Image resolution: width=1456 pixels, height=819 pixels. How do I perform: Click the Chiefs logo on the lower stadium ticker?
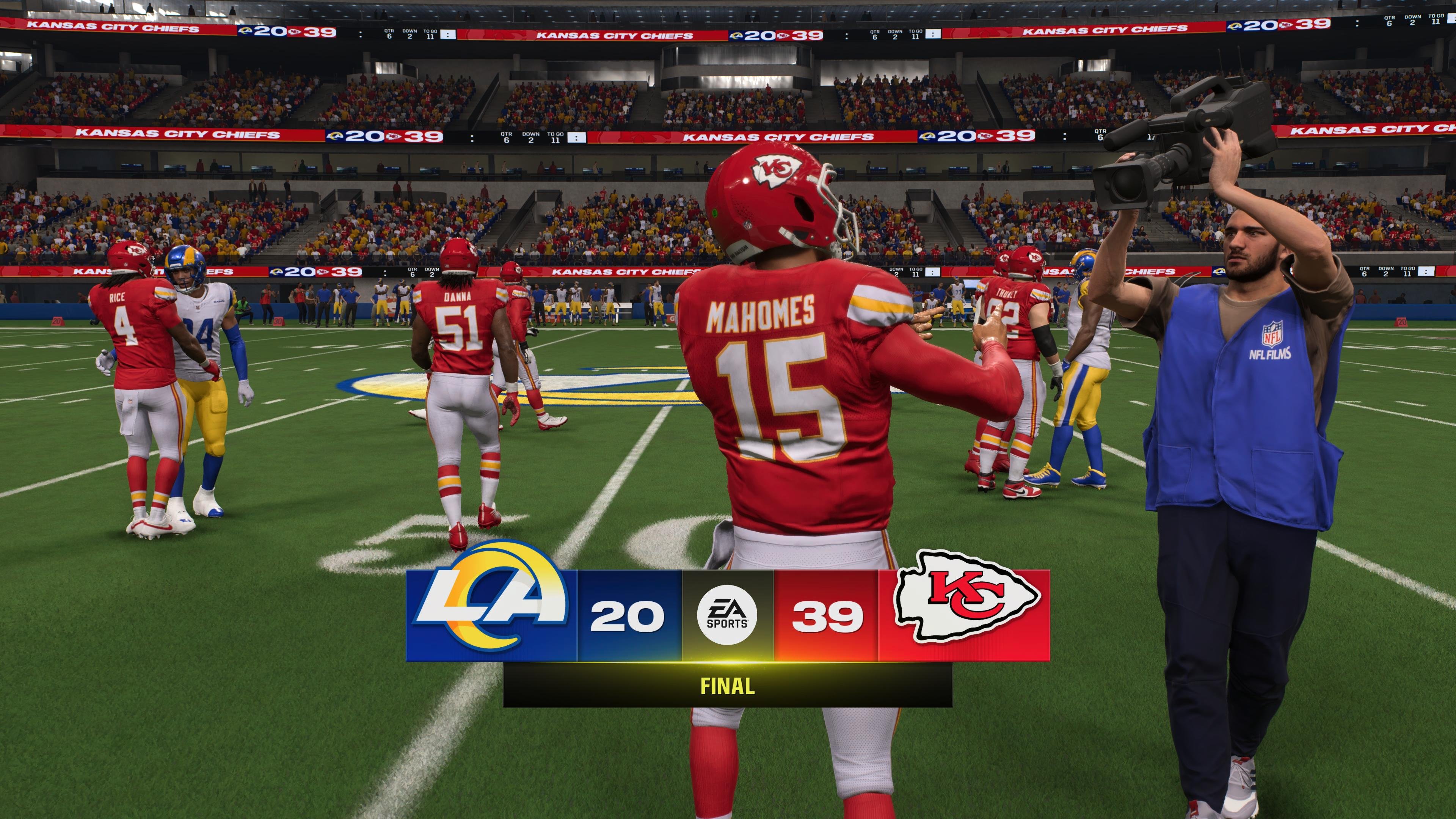tap(394, 137)
